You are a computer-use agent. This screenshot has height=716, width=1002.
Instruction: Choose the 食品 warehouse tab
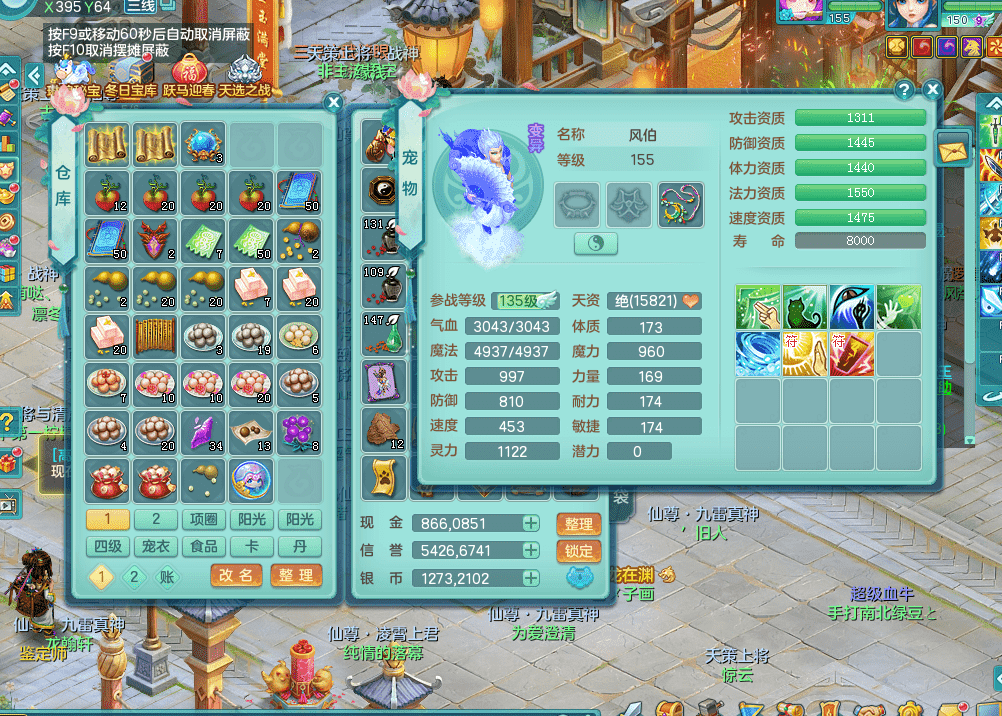(x=204, y=546)
